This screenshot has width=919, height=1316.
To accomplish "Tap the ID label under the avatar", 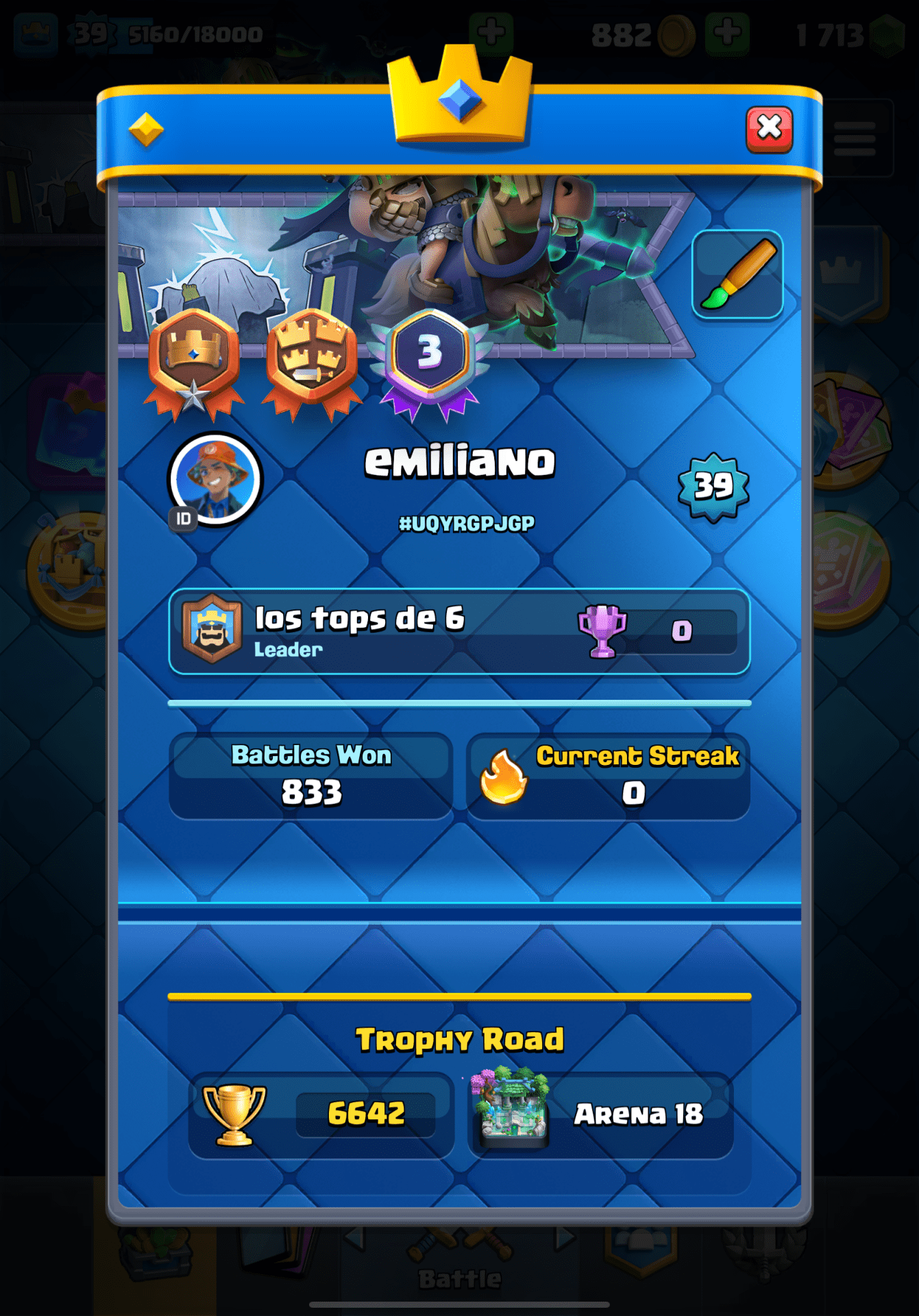I will pos(183,520).
